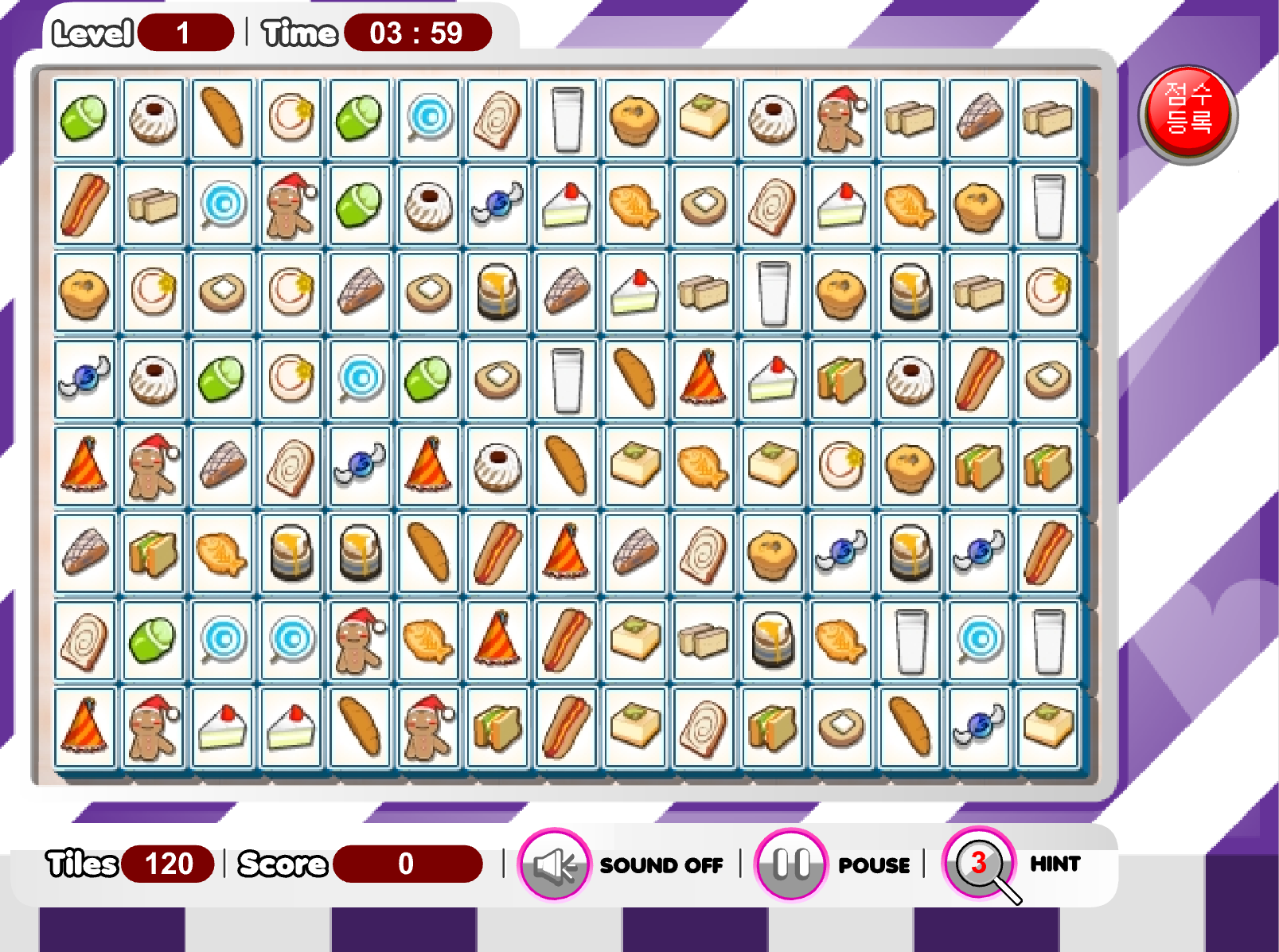Click the red score registration button

pos(1187,115)
